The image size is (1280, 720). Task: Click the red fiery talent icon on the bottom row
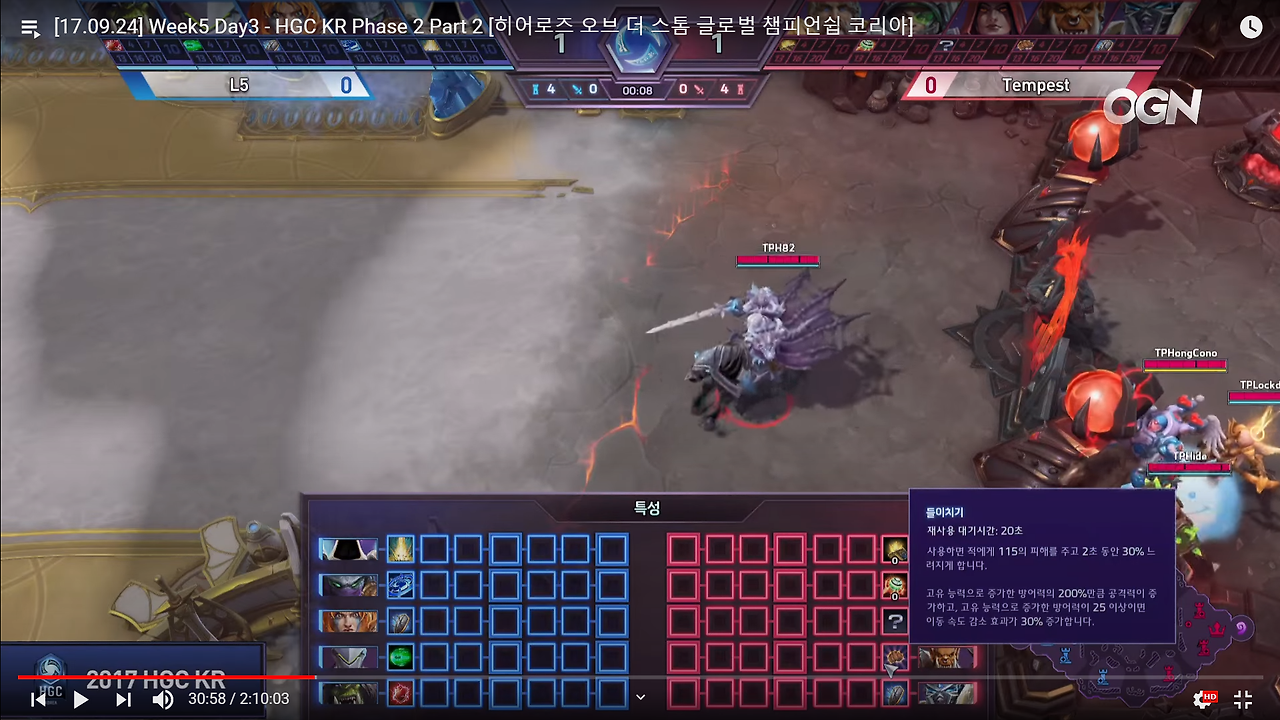click(400, 691)
